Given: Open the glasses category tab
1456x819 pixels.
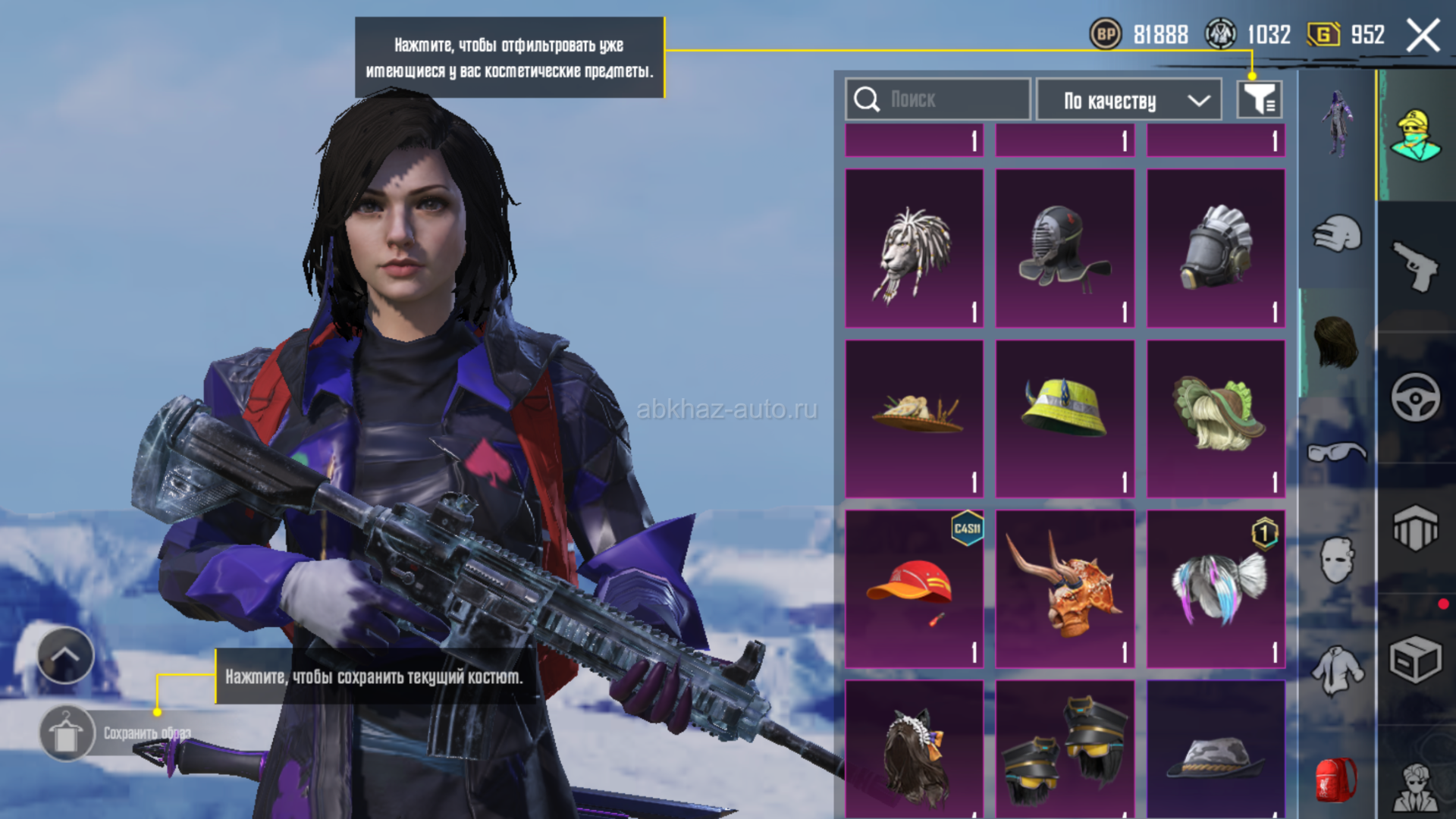Looking at the screenshot, I should [x=1336, y=453].
